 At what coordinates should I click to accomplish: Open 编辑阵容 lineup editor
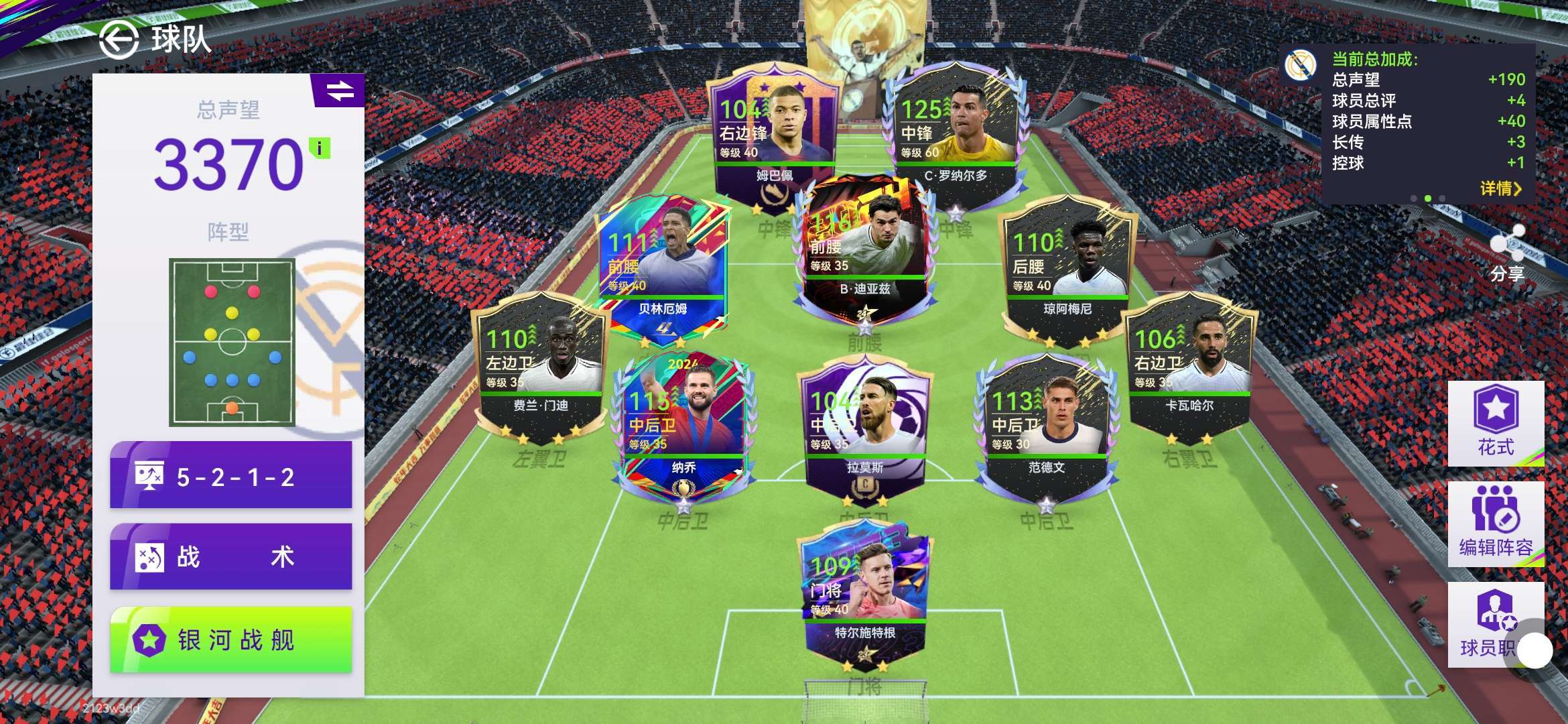pos(1496,524)
